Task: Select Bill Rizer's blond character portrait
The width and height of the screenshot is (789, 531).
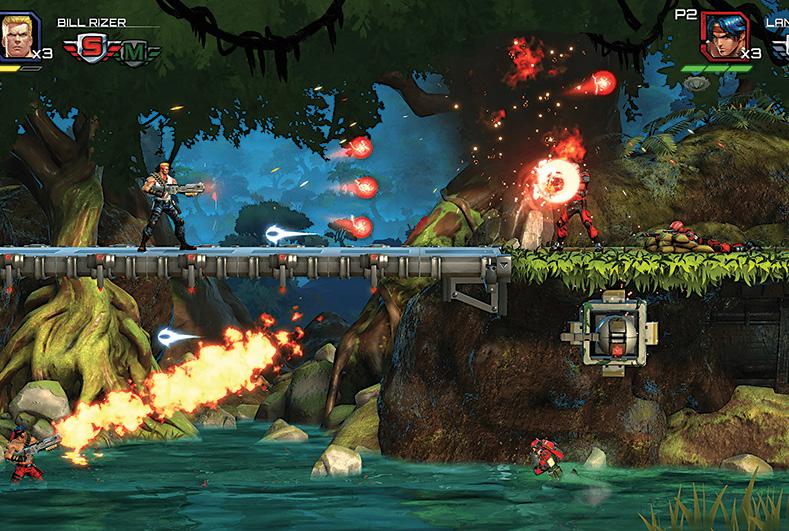Action: (x=18, y=36)
